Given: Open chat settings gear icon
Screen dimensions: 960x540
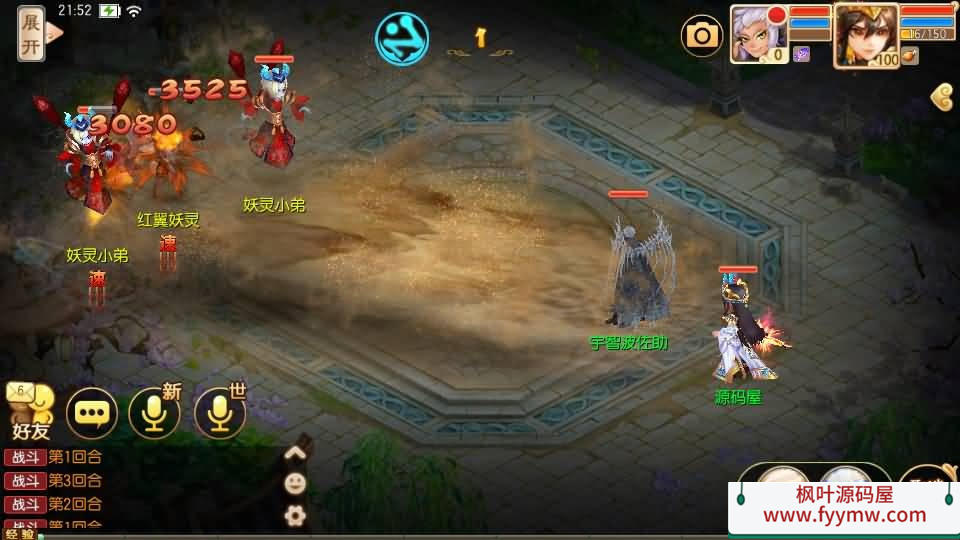Looking at the screenshot, I should click(295, 516).
